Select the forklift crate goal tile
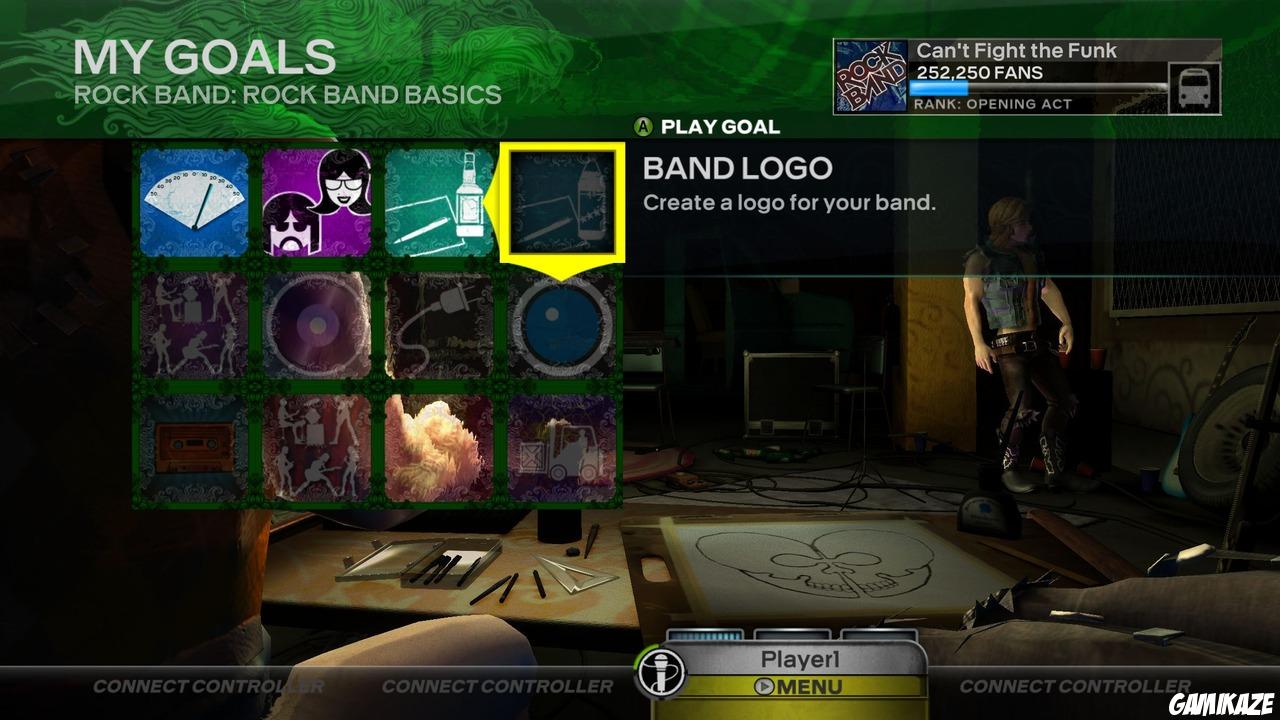This screenshot has height=720, width=1280. [565, 445]
